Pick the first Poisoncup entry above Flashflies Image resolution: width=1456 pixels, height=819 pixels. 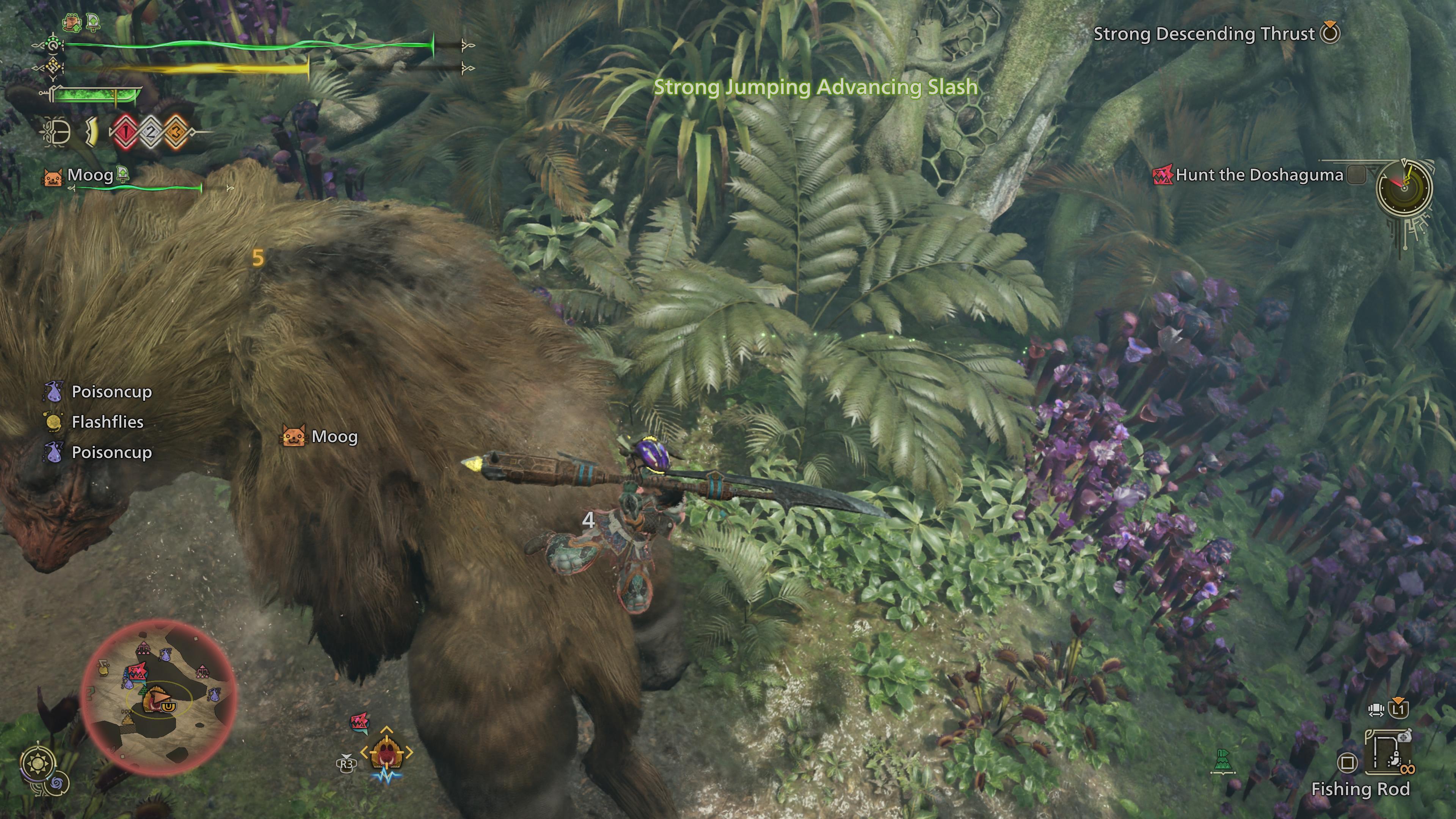(111, 392)
